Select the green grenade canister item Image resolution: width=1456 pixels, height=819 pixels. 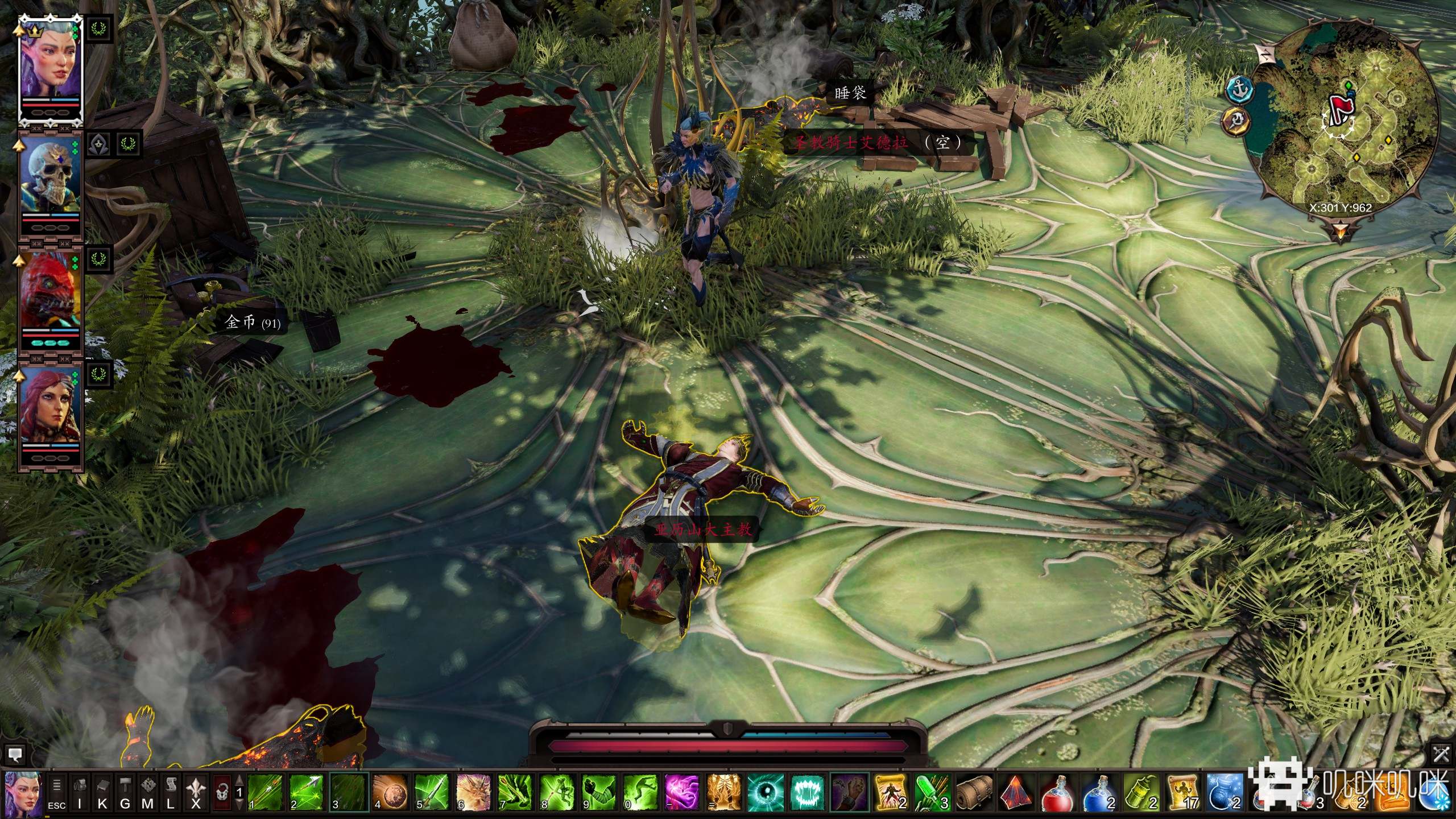(1140, 792)
